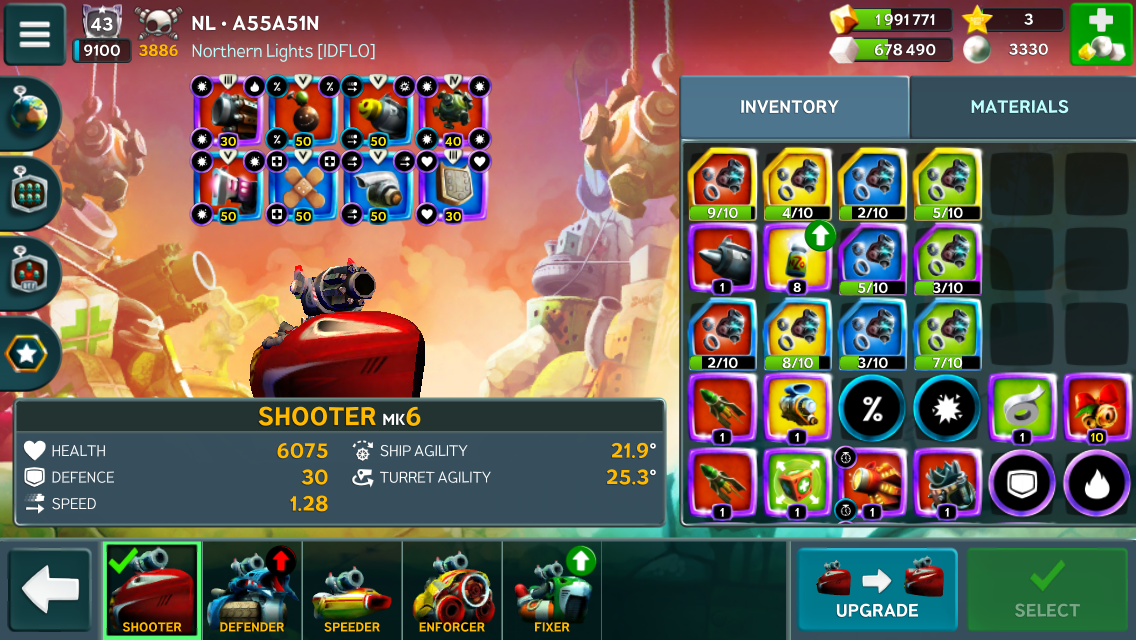Open the globe side button
Viewport: 1136px width, 640px height.
pos(29,113)
